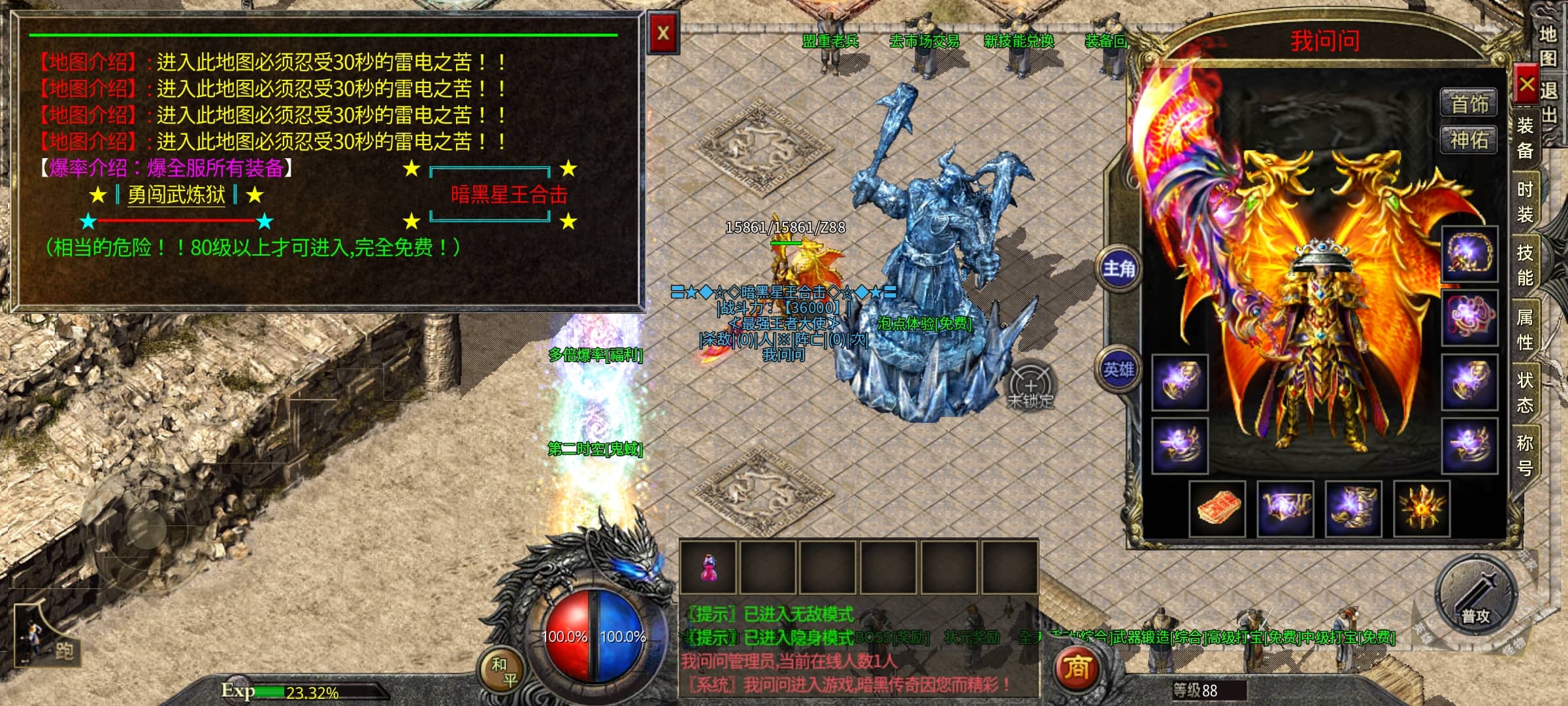The image size is (1568, 706).
Task: Choose the 暗黑星王合击 option
Action: pyautogui.click(x=508, y=195)
